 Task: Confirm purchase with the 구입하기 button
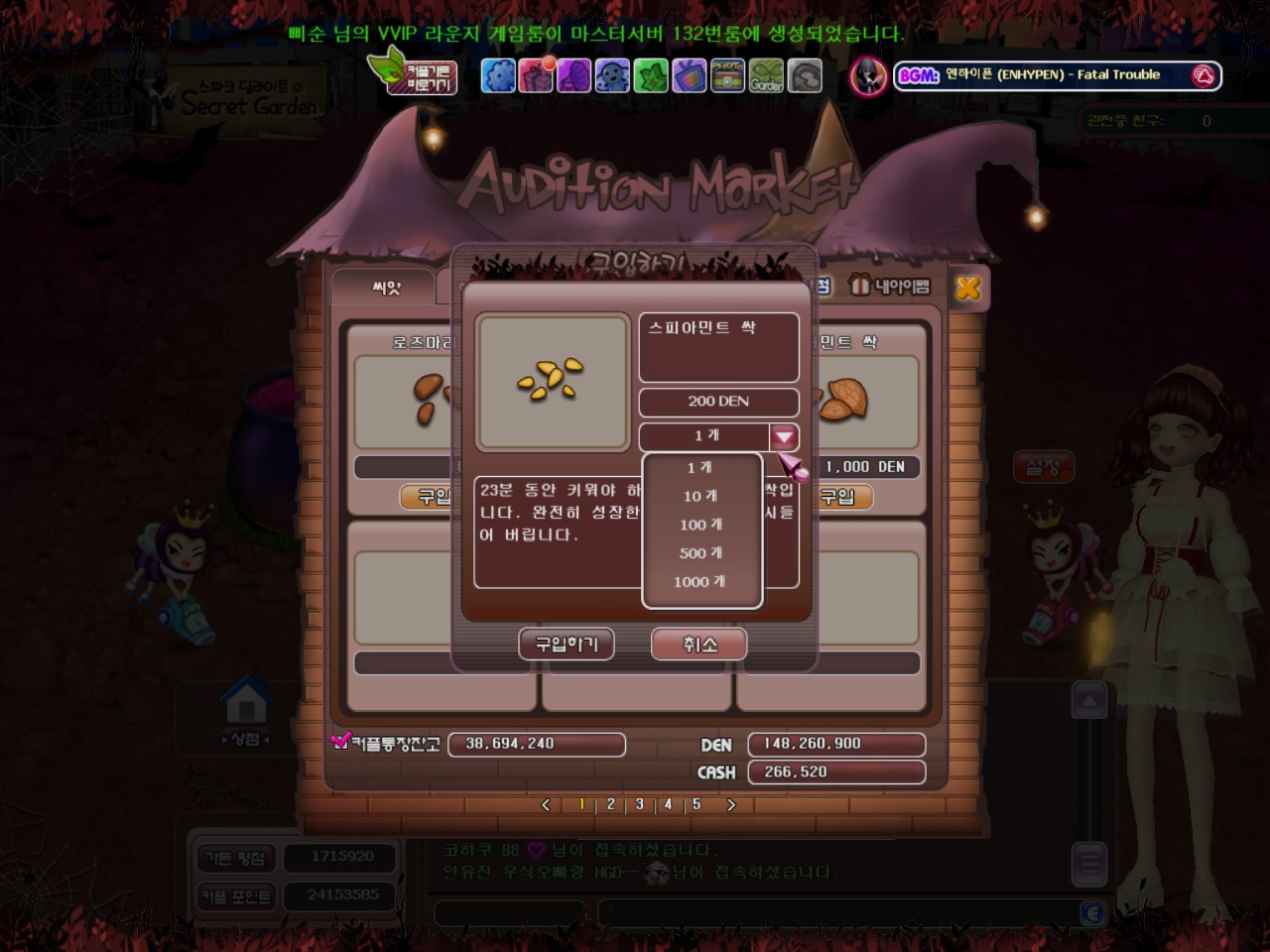coord(567,645)
